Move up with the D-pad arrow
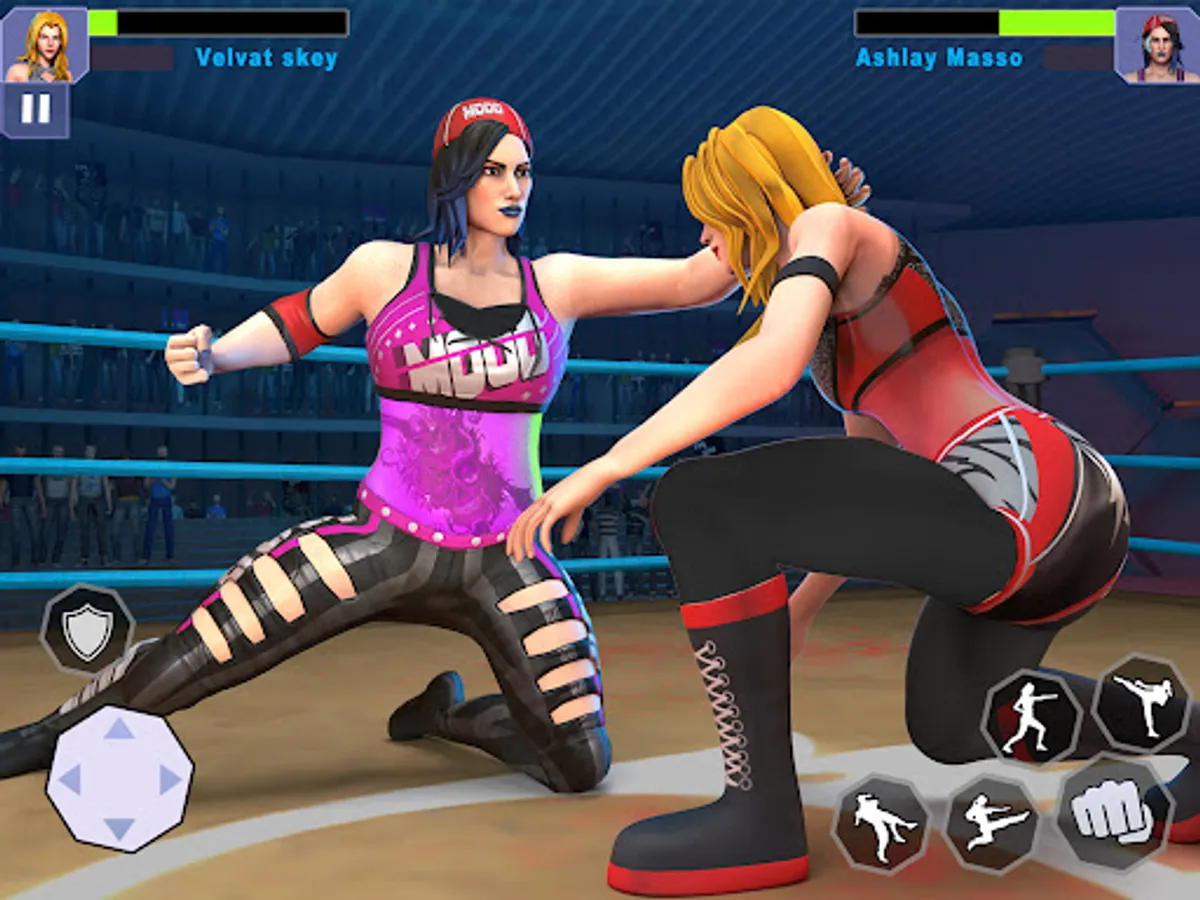 [x=119, y=728]
